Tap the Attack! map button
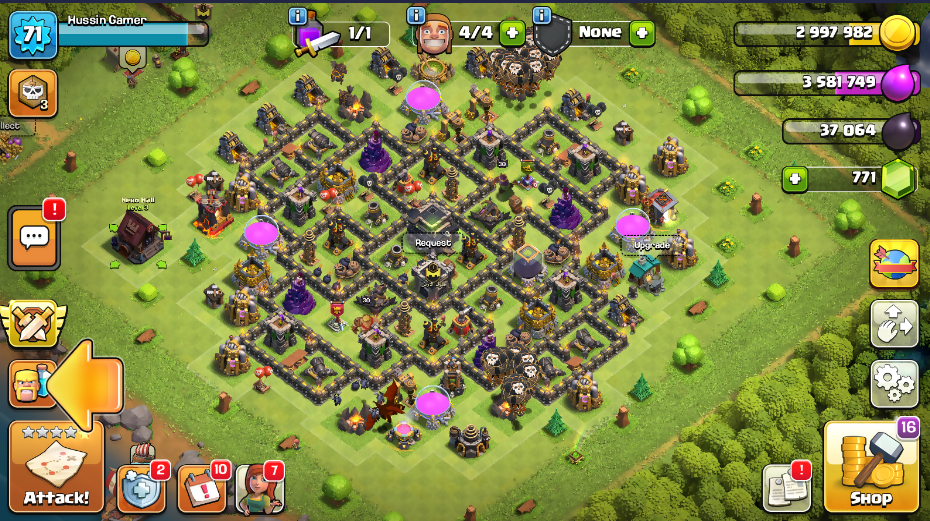Screen dimensions: 930x521 (x=56, y=467)
